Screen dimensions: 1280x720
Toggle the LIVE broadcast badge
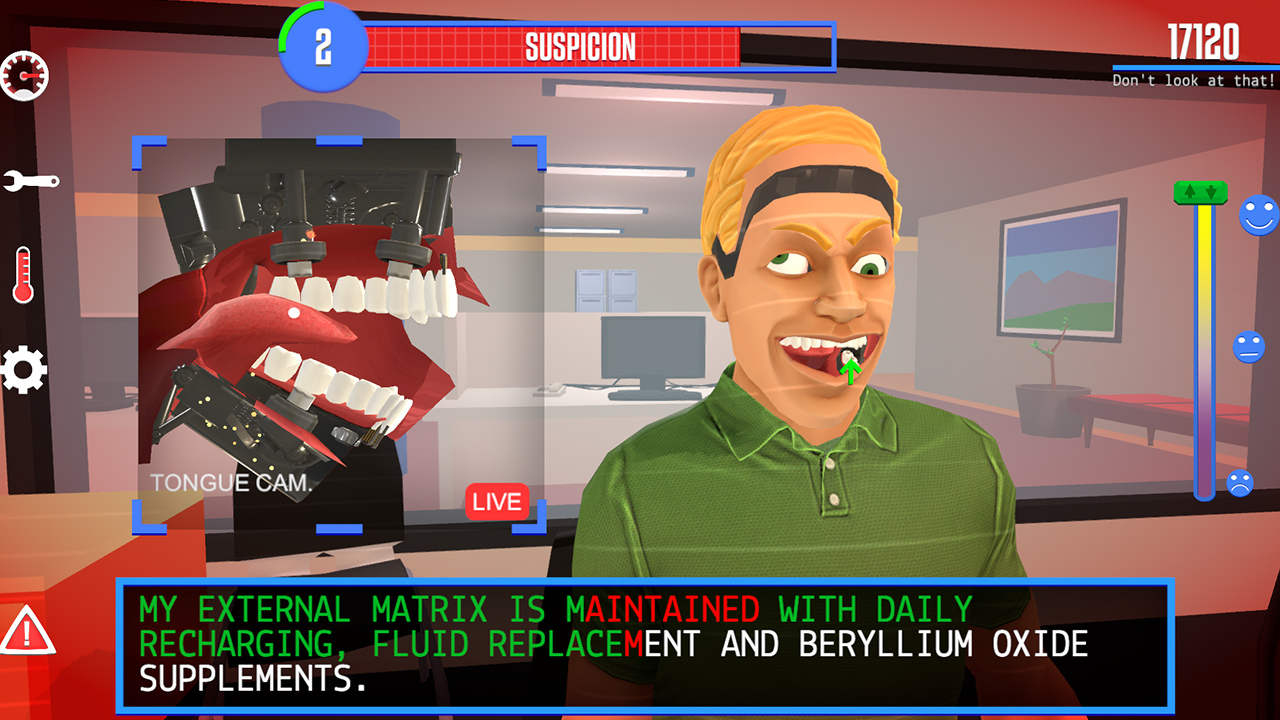pyautogui.click(x=497, y=502)
